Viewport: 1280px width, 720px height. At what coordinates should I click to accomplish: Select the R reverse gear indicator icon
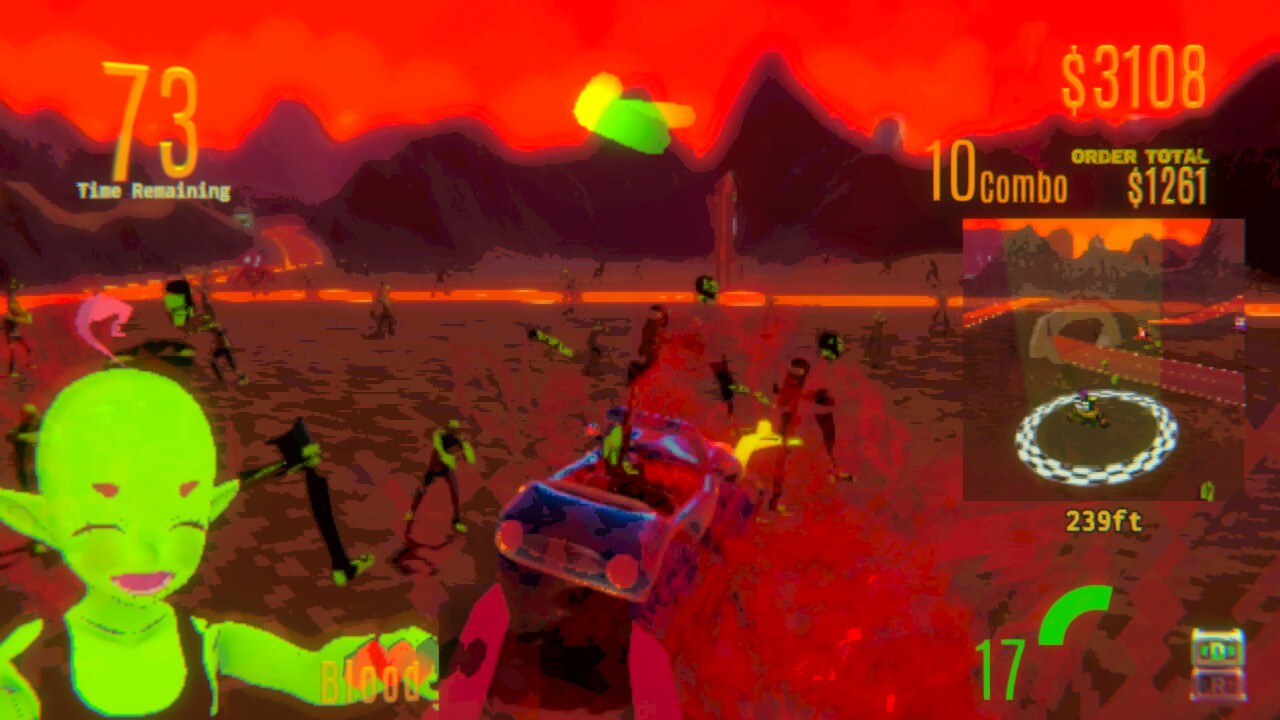tap(1218, 681)
